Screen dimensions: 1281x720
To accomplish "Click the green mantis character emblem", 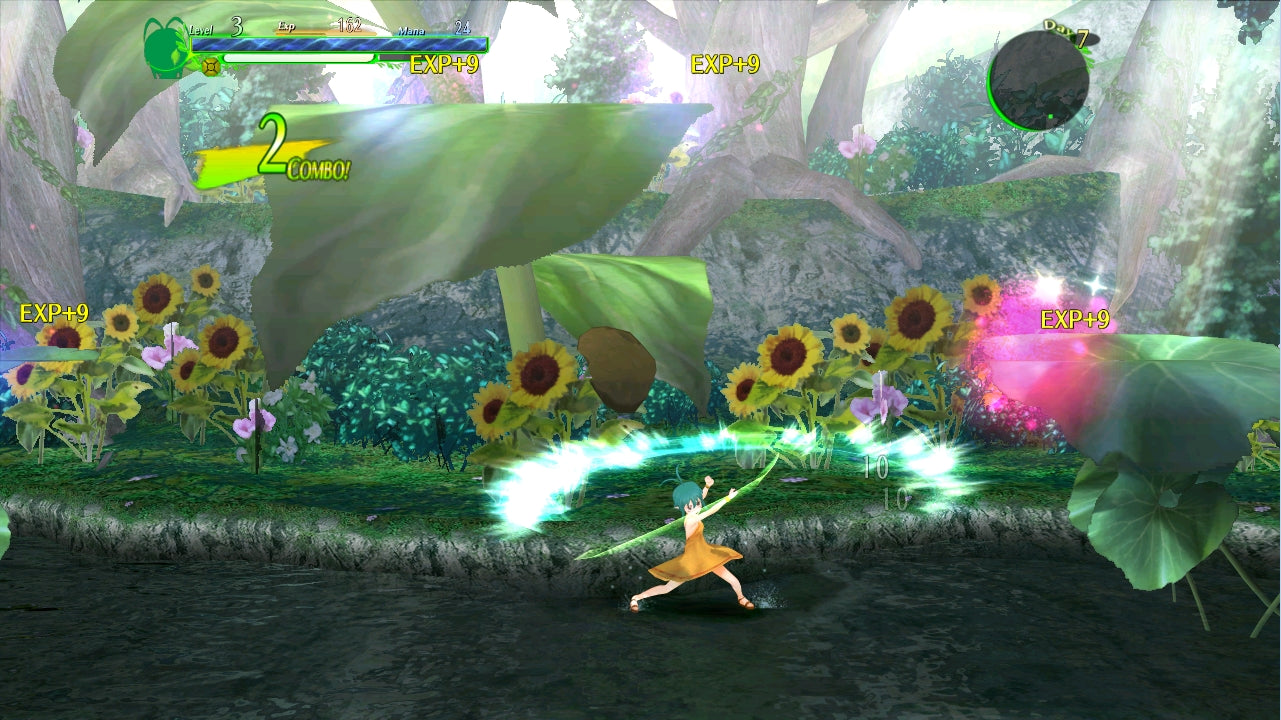I will (x=165, y=46).
